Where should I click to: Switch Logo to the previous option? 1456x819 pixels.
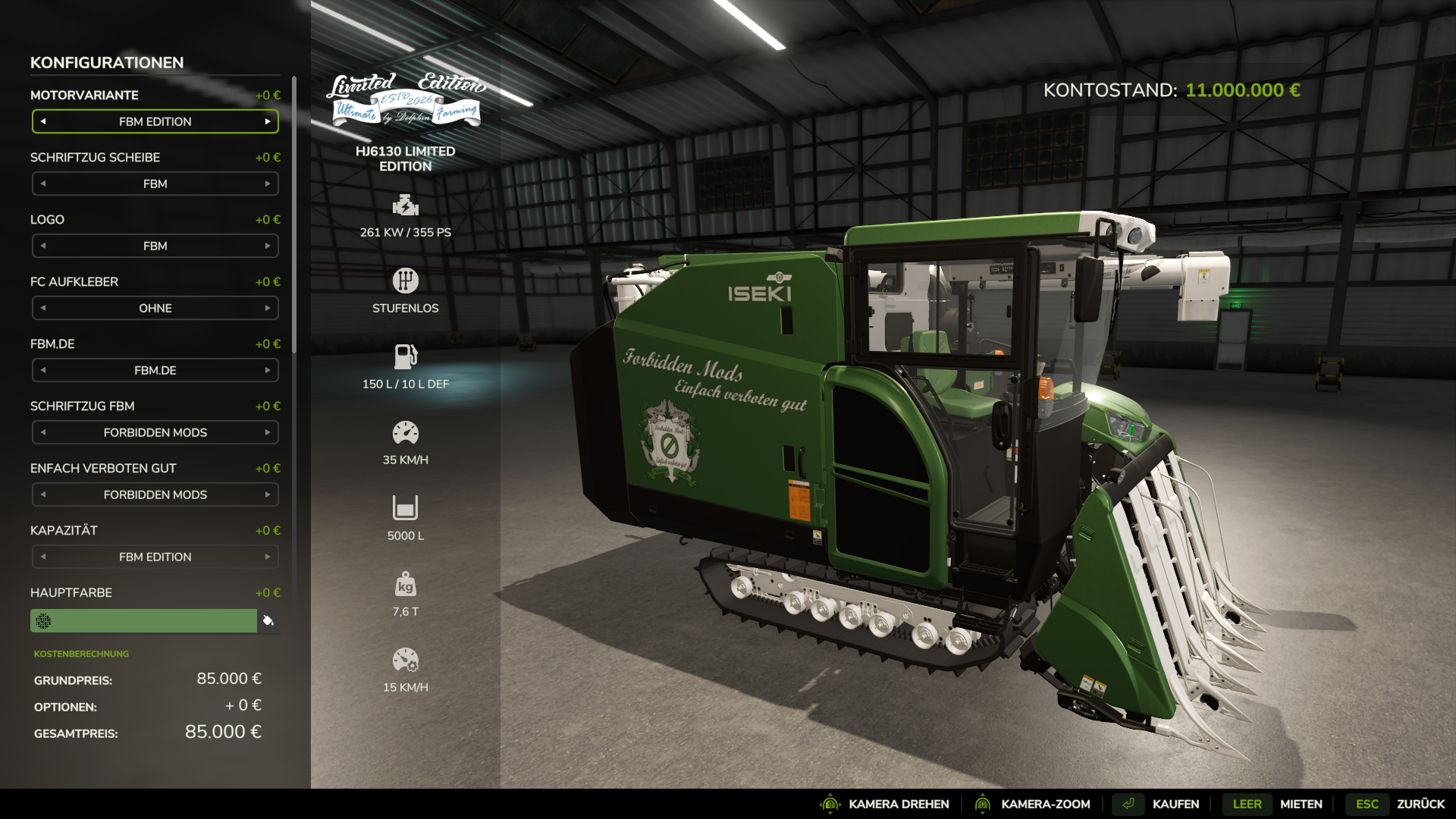[43, 246]
